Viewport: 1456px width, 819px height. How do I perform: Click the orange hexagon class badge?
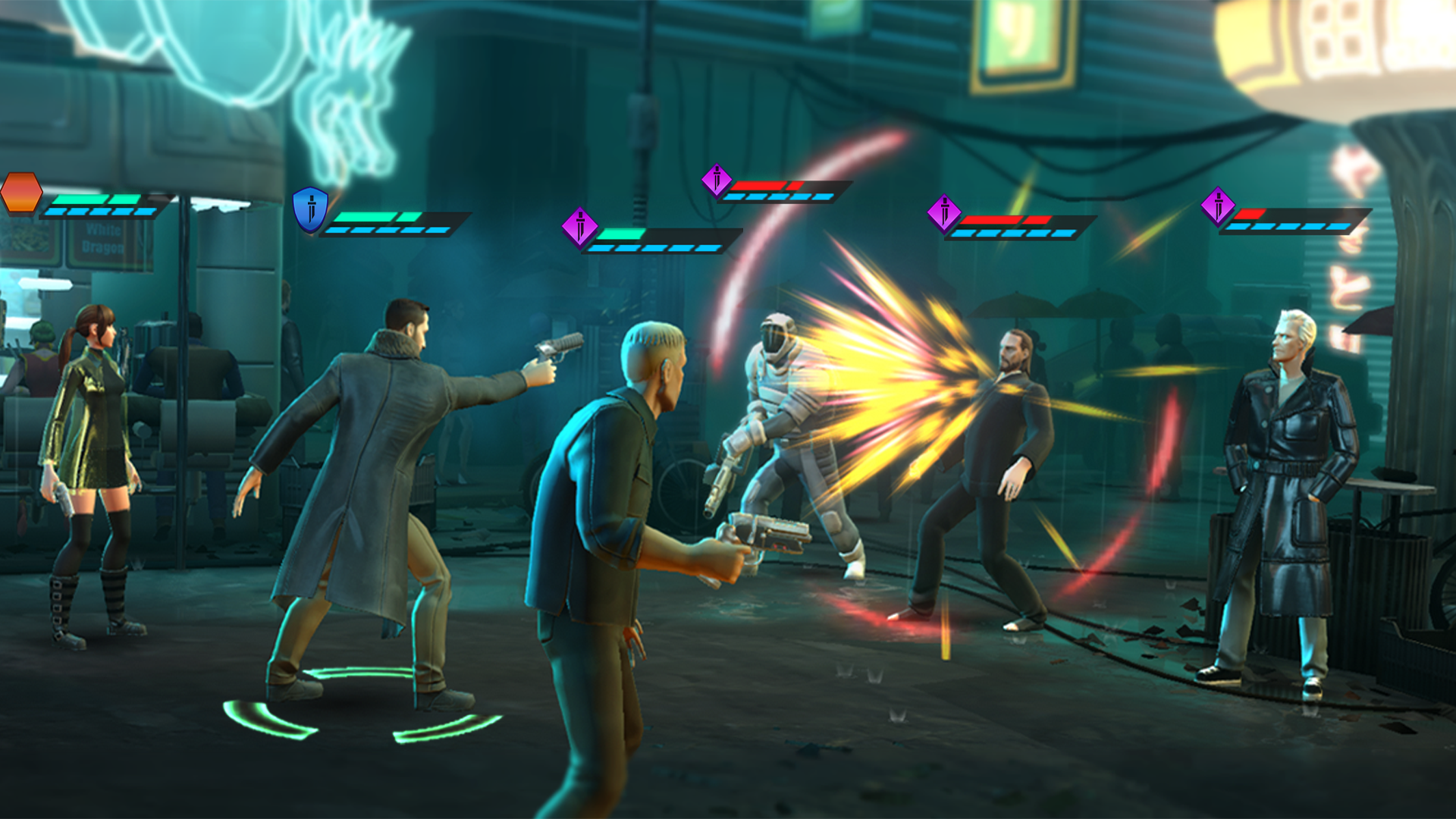click(x=21, y=193)
